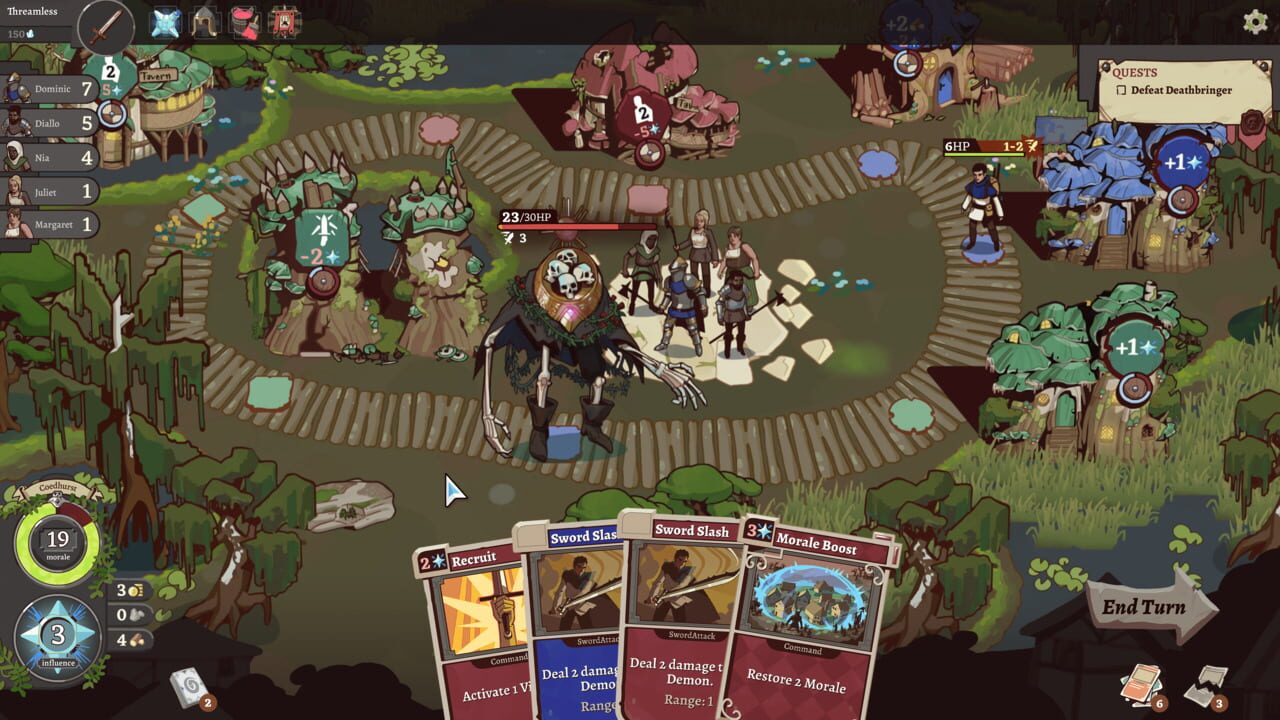Expand the Quests panel

coord(1136,72)
